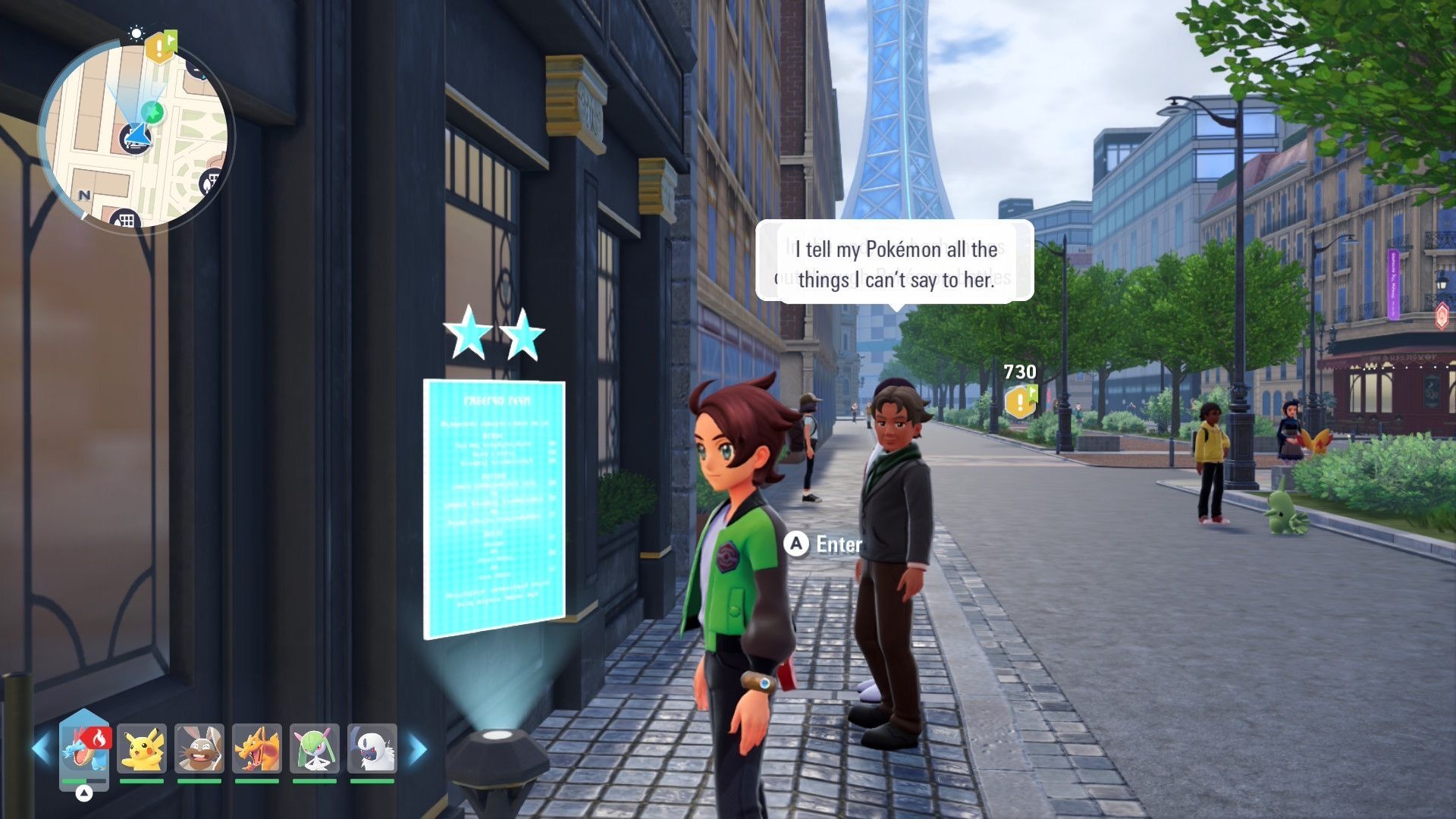Click the green star marker on the minimap
This screenshot has width=1456, height=819.
pos(153,112)
